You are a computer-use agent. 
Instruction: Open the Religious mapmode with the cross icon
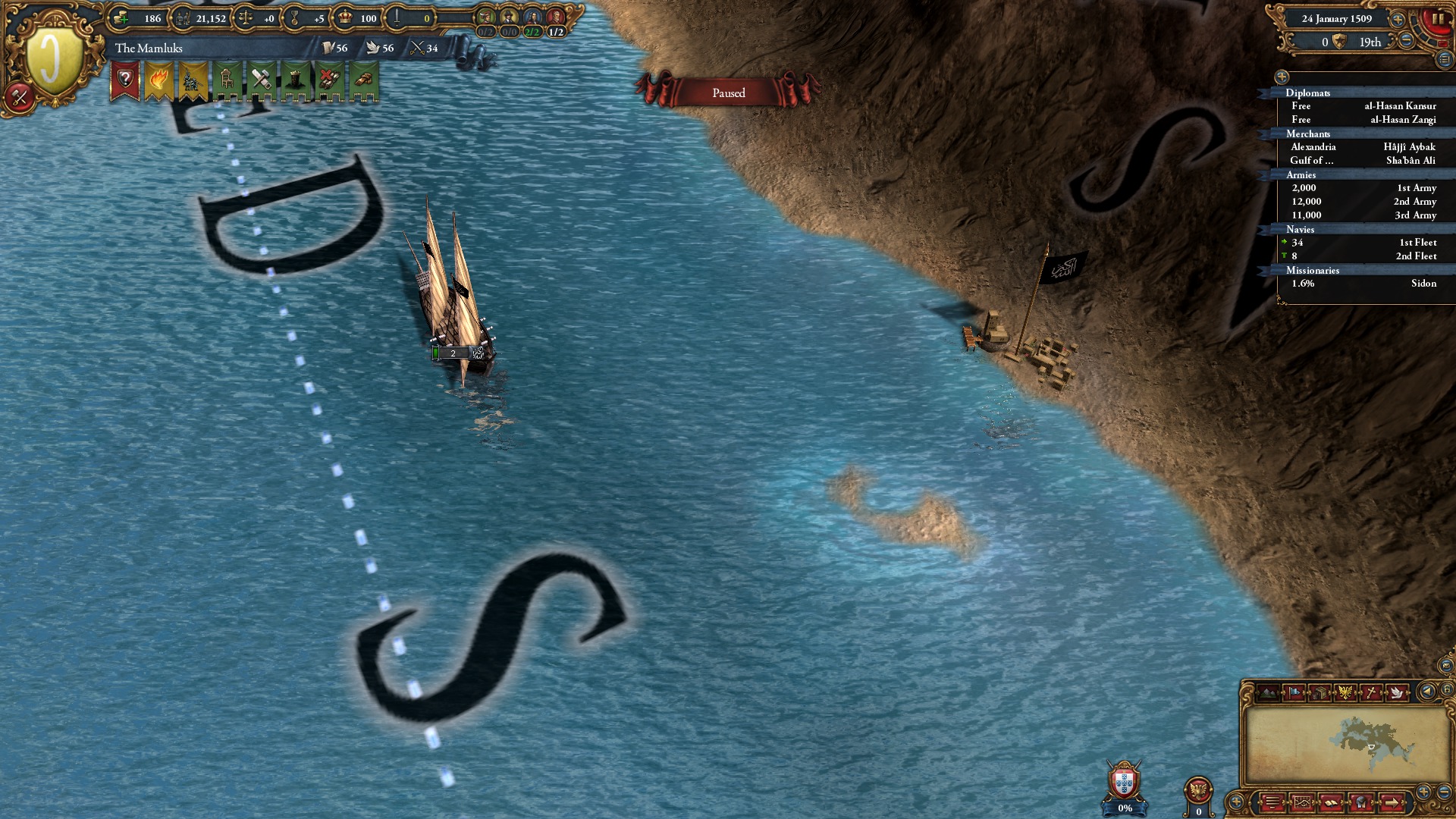[1371, 692]
